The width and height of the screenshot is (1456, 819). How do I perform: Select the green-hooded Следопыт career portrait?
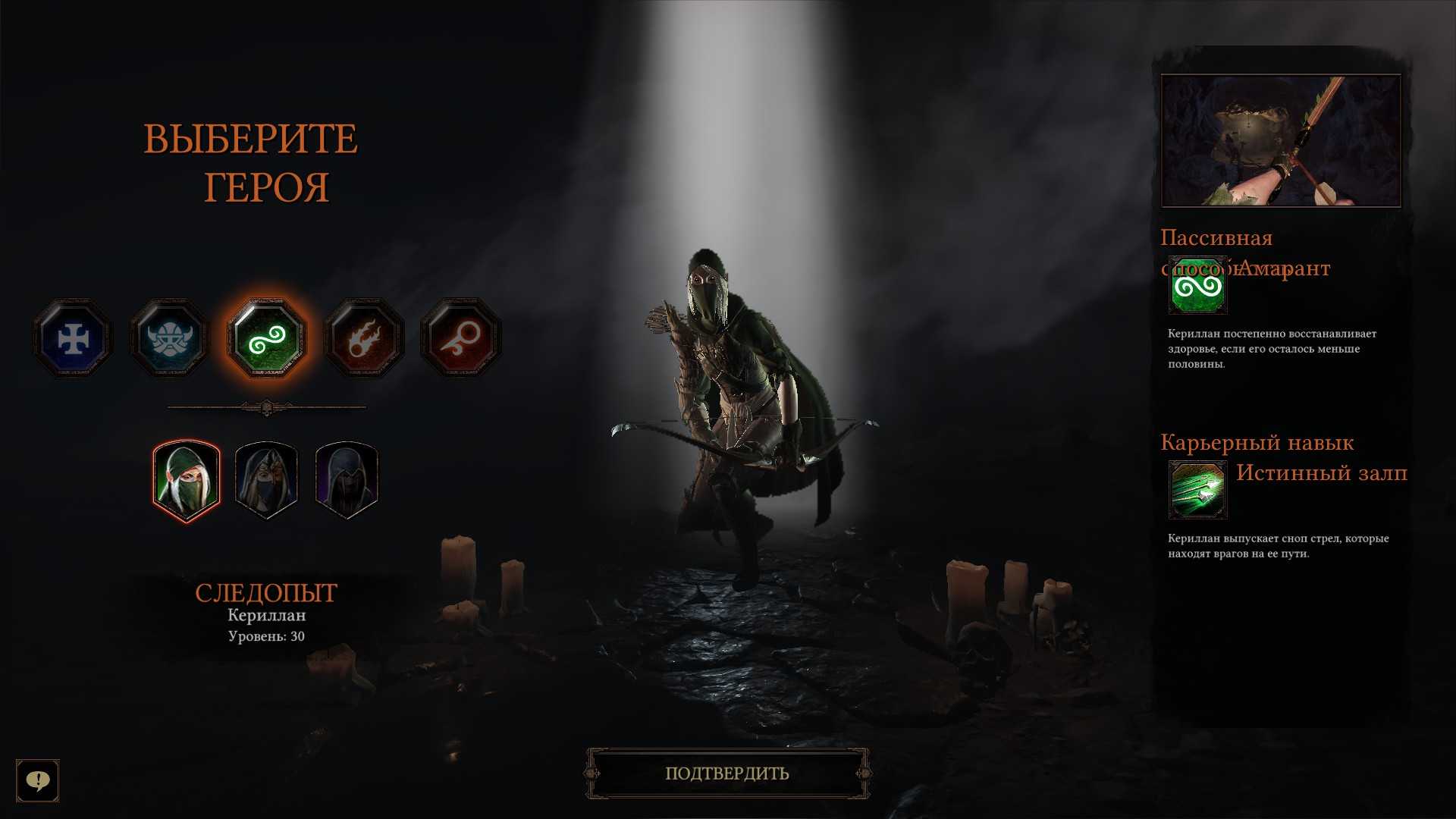(x=187, y=481)
